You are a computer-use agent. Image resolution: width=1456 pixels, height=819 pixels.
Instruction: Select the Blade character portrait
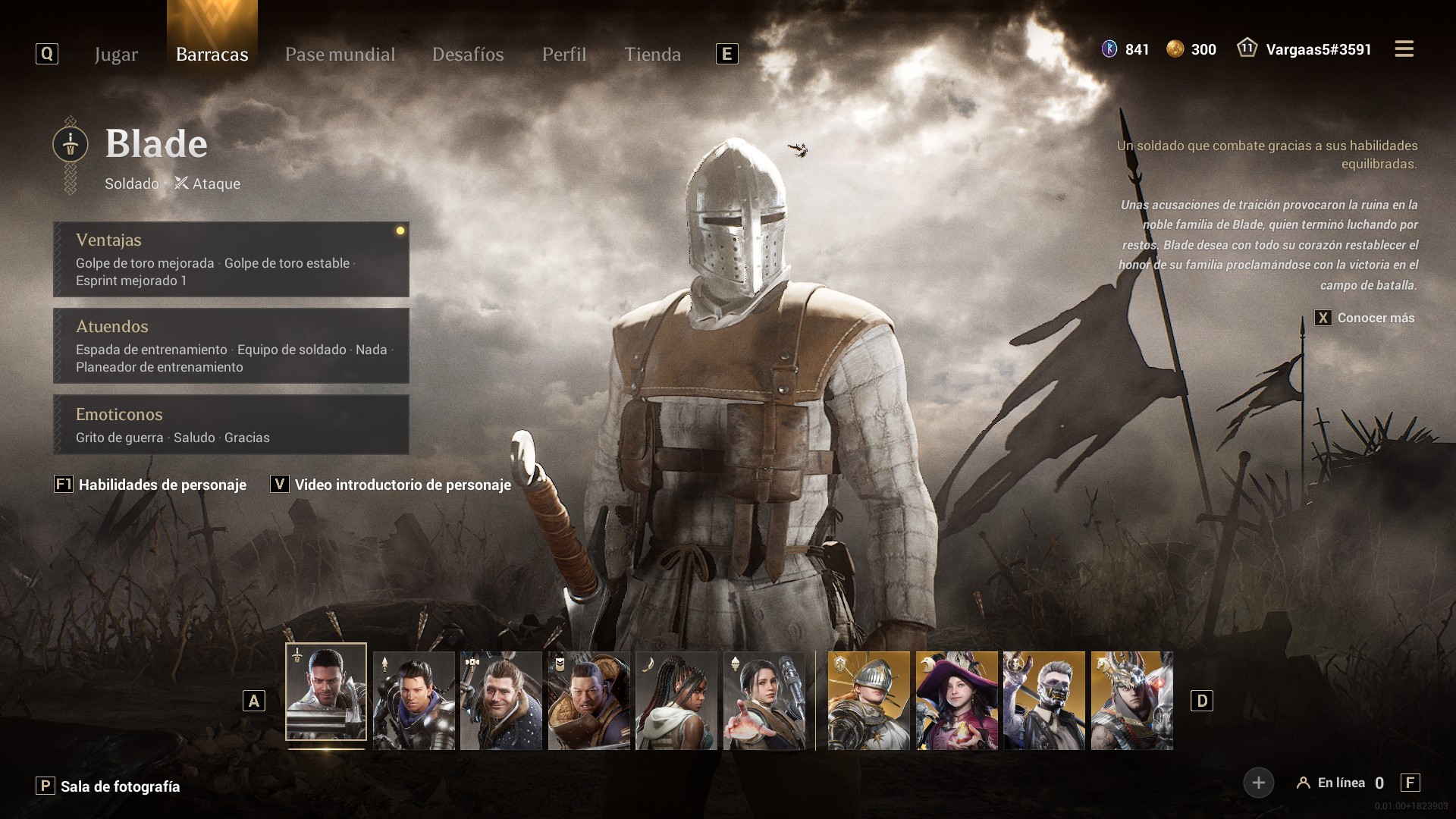pos(326,692)
